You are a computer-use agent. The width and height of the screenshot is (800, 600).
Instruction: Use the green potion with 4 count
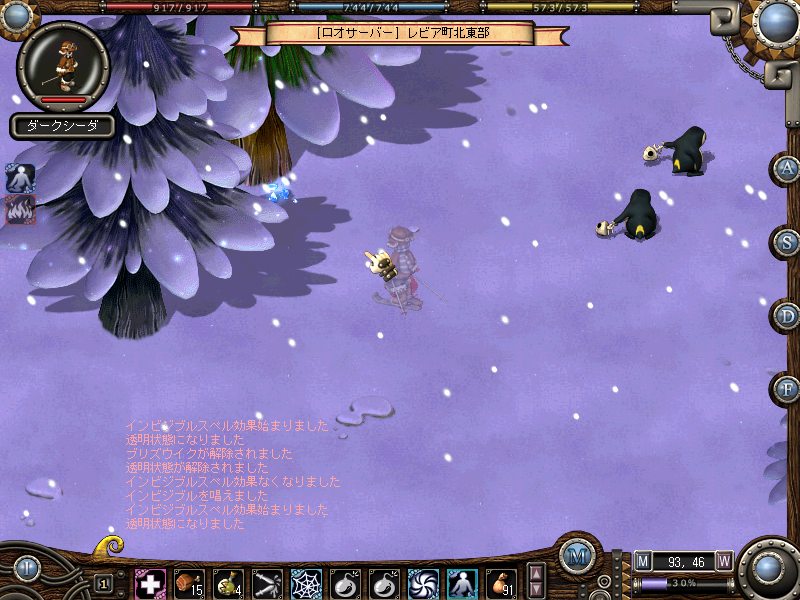[228, 583]
